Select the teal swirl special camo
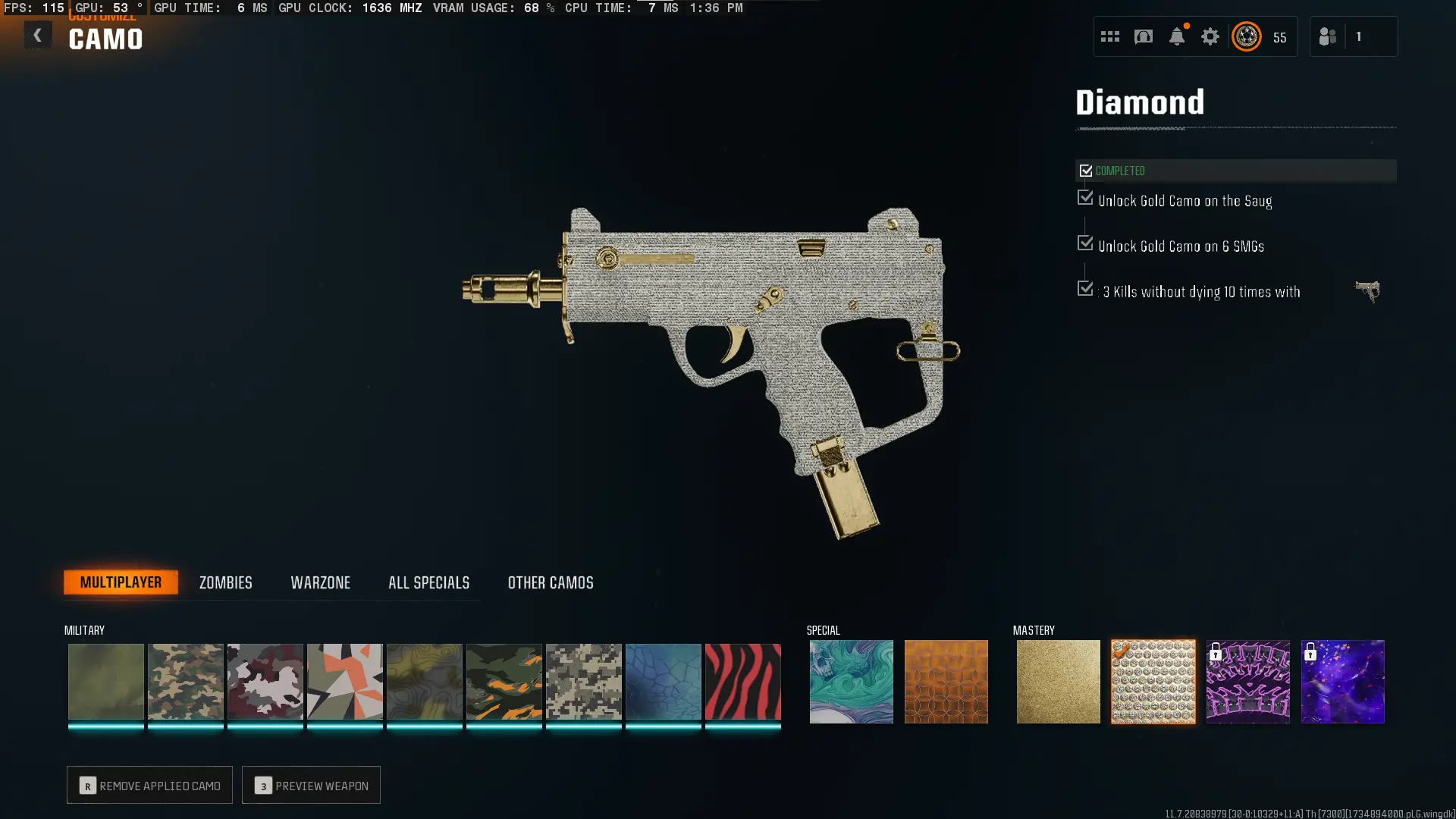 (x=851, y=681)
